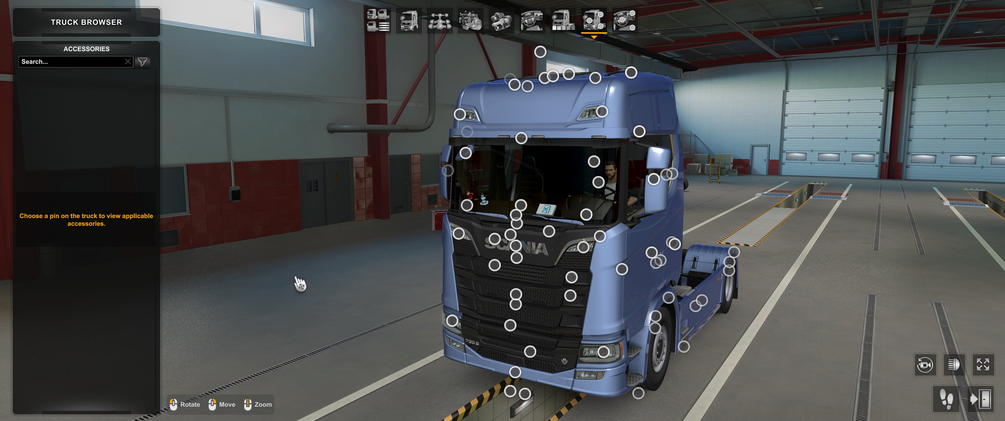Image resolution: width=1005 pixels, height=421 pixels.
Task: Focus the accessories search field
Action: click(x=70, y=62)
